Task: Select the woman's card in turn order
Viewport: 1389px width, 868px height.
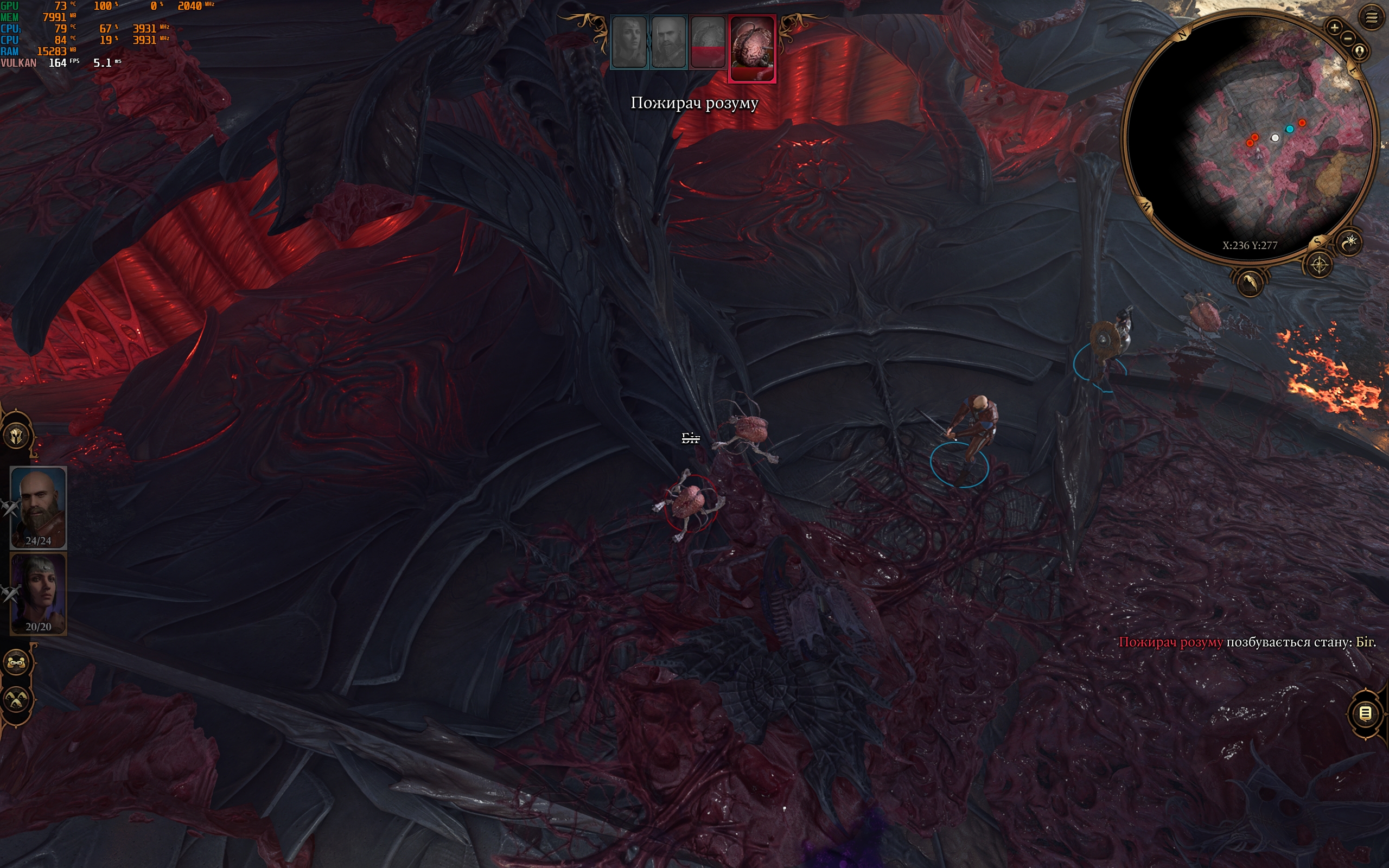Action: pos(629,42)
